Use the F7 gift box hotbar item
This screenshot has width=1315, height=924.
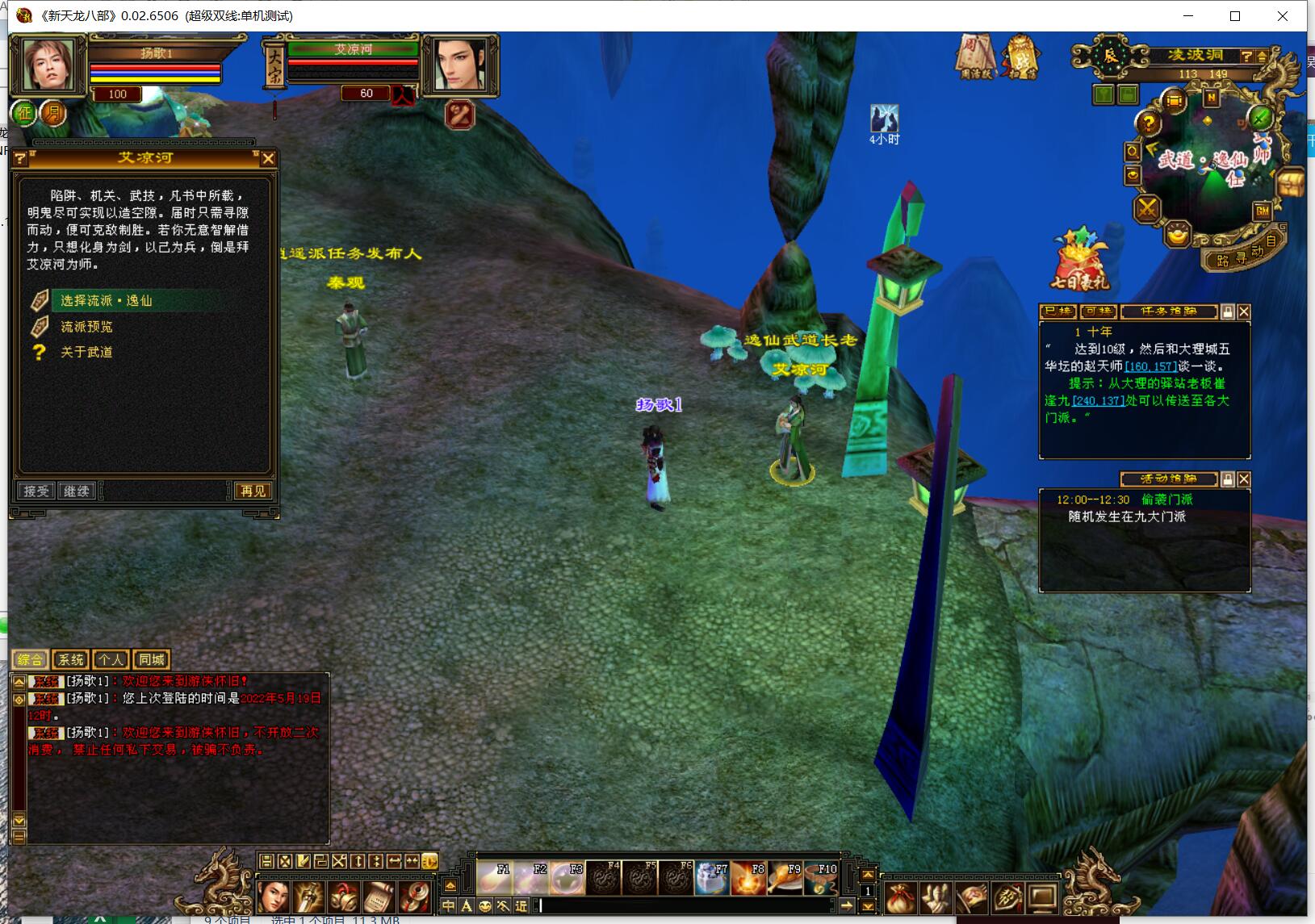tap(711, 879)
